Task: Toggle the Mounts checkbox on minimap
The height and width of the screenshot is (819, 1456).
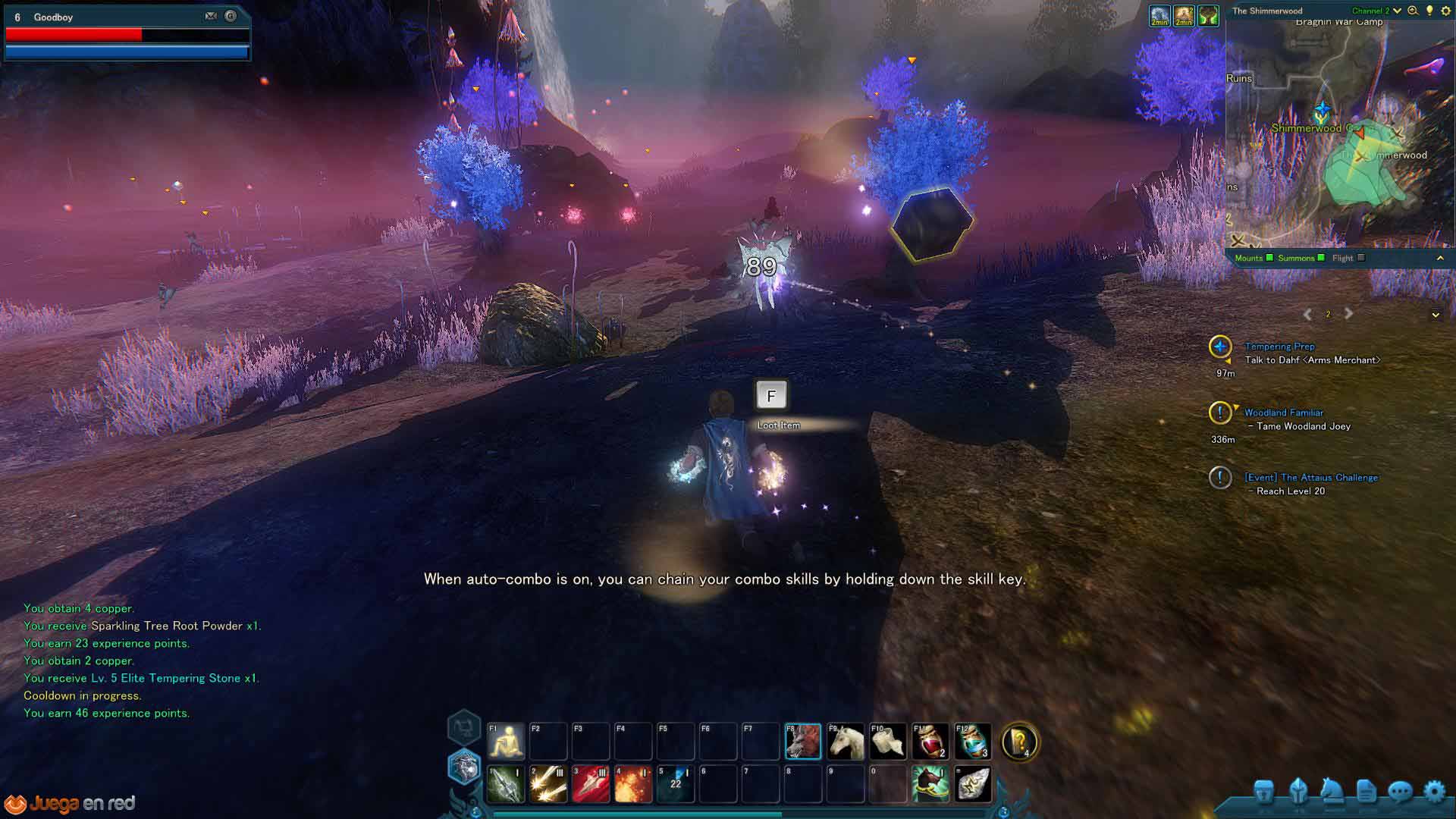Action: pyautogui.click(x=1269, y=258)
